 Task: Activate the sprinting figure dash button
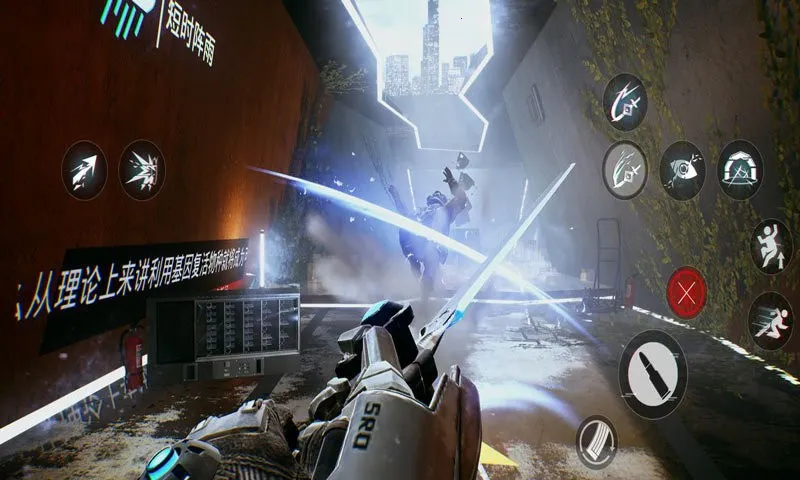click(770, 320)
